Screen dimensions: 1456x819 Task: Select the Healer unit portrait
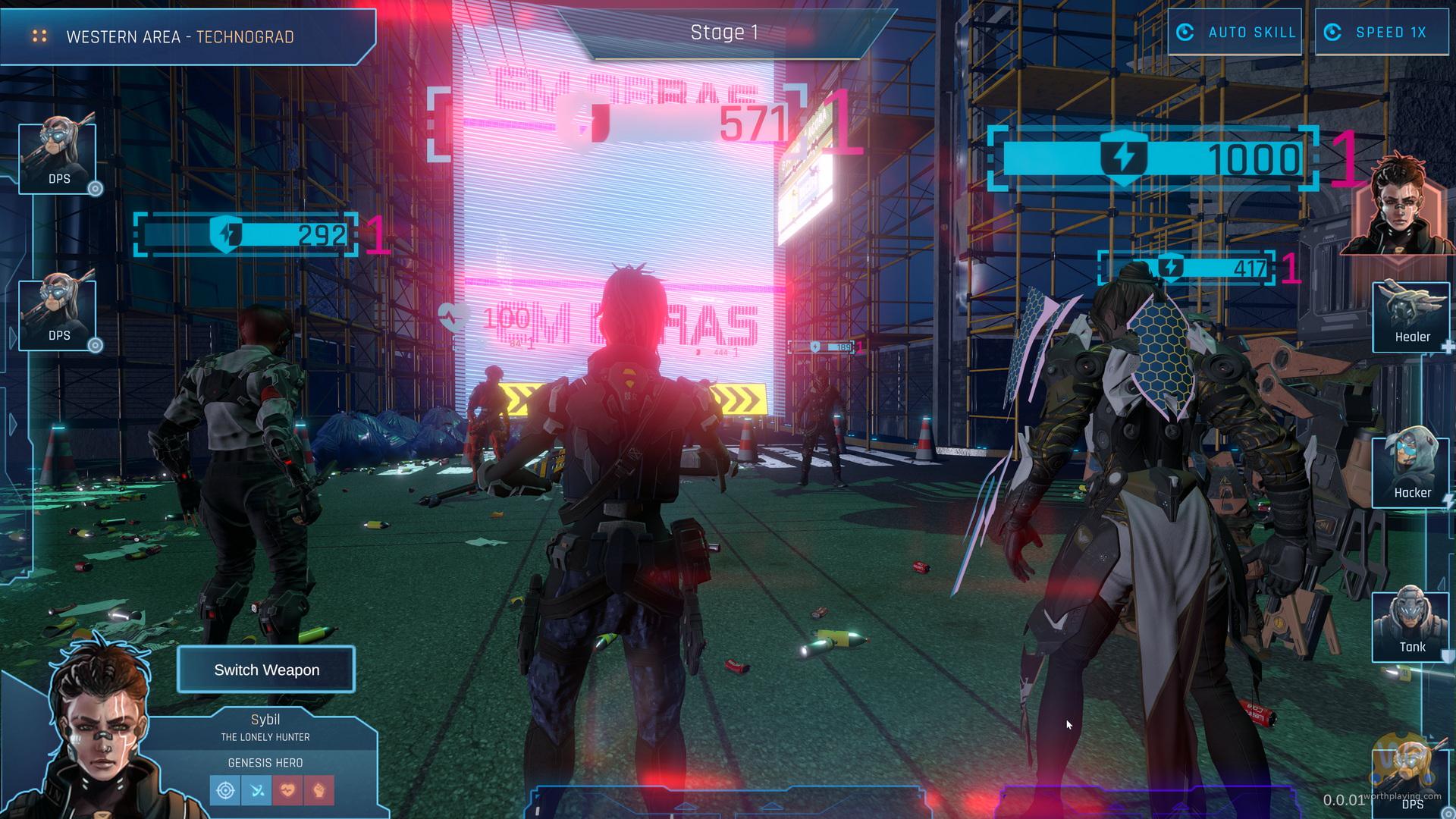[1411, 316]
